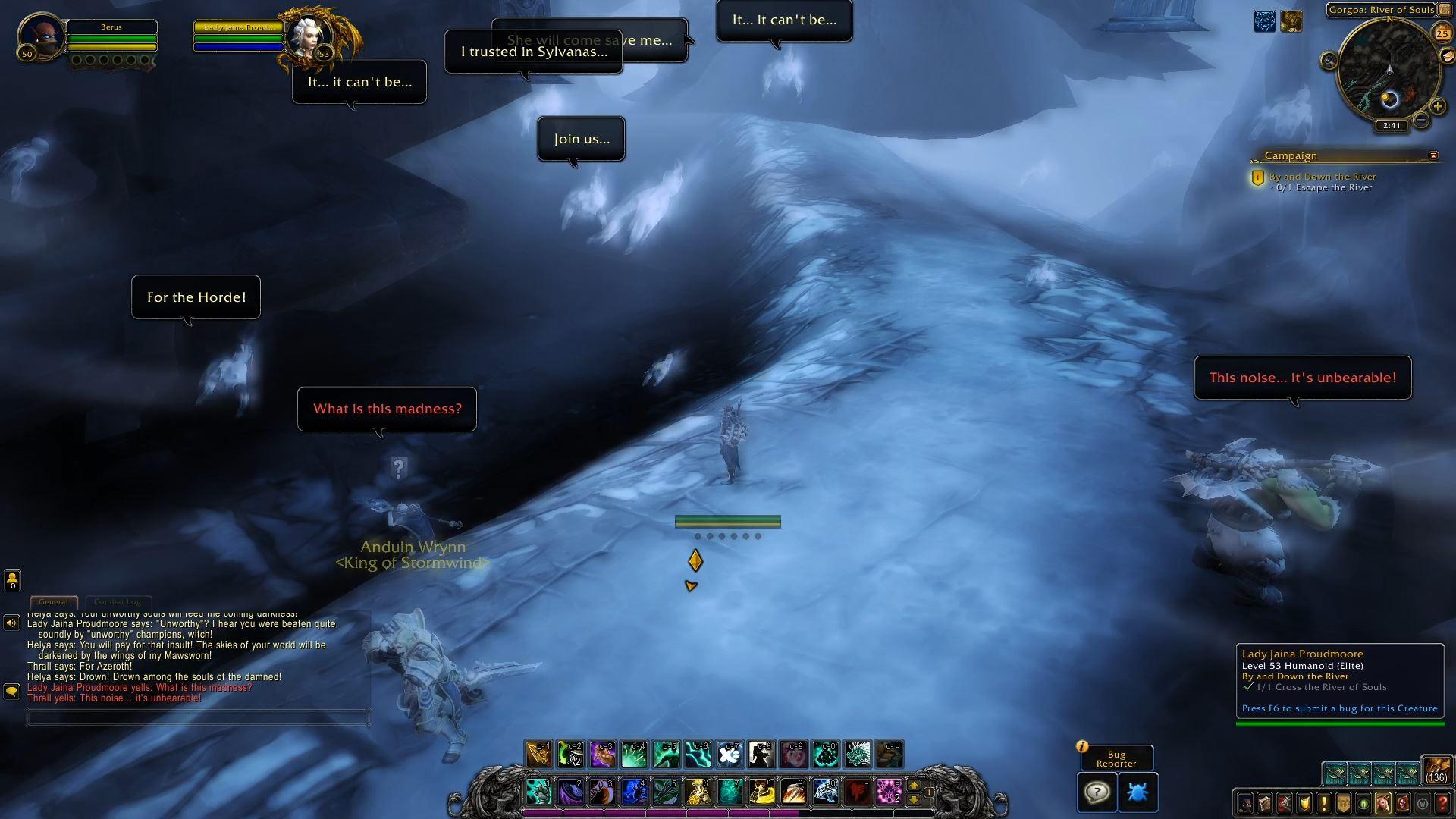This screenshot has width=1456, height=819.
Task: Click the red question mark help icon
Action: [1441, 803]
